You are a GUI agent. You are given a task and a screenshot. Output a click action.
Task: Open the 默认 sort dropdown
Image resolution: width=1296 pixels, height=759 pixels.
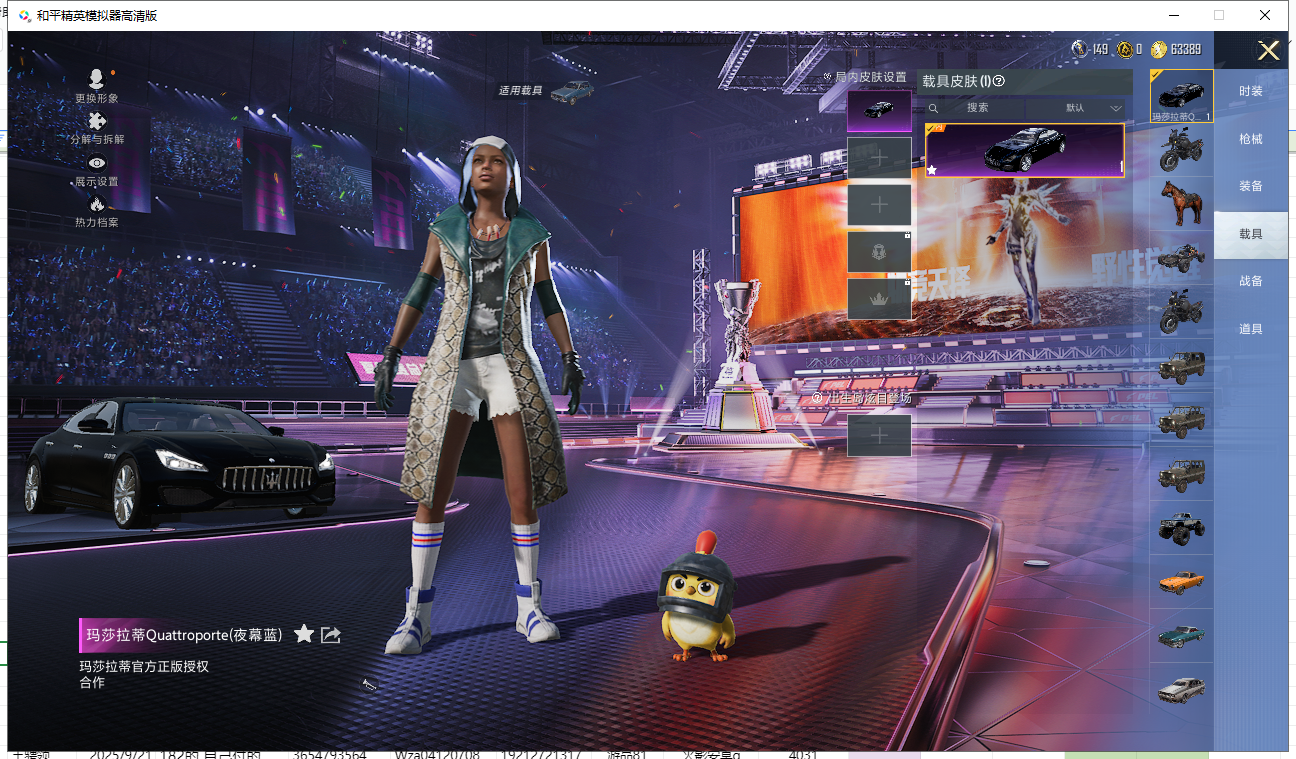click(x=1090, y=108)
